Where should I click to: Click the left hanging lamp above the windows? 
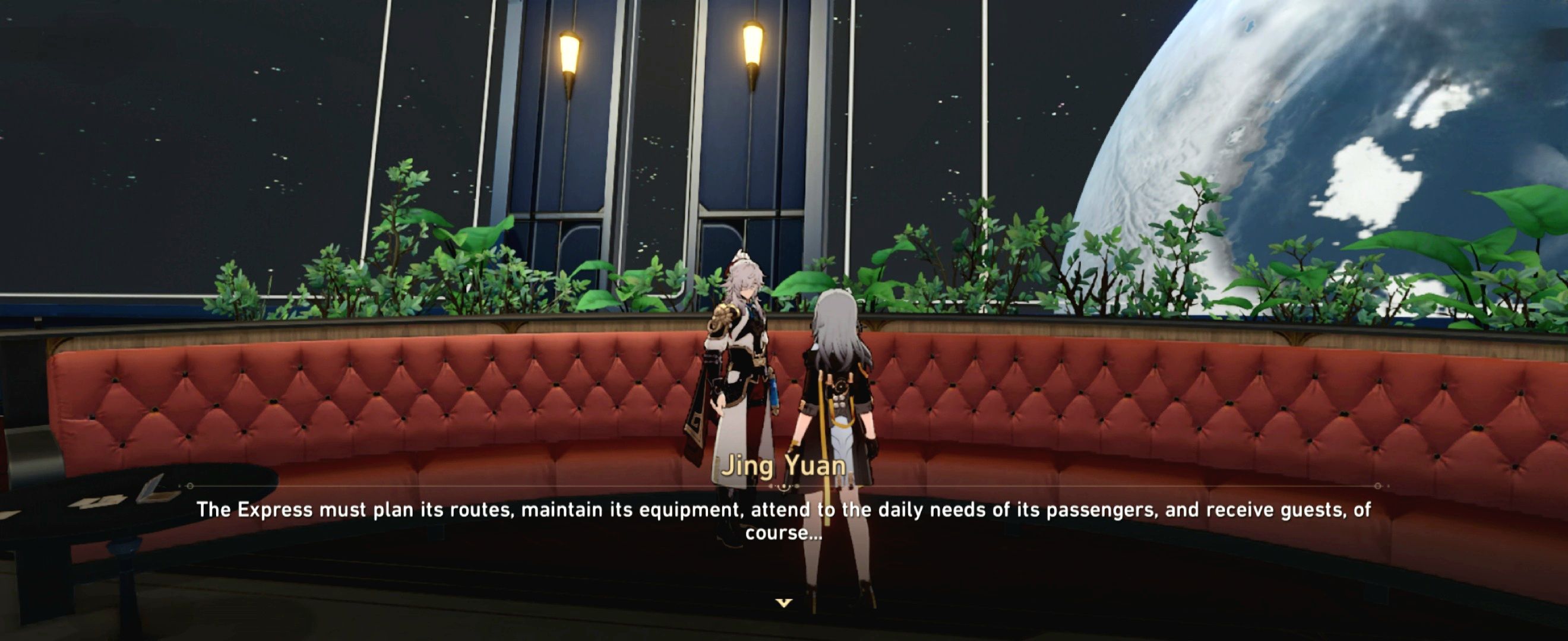point(571,55)
